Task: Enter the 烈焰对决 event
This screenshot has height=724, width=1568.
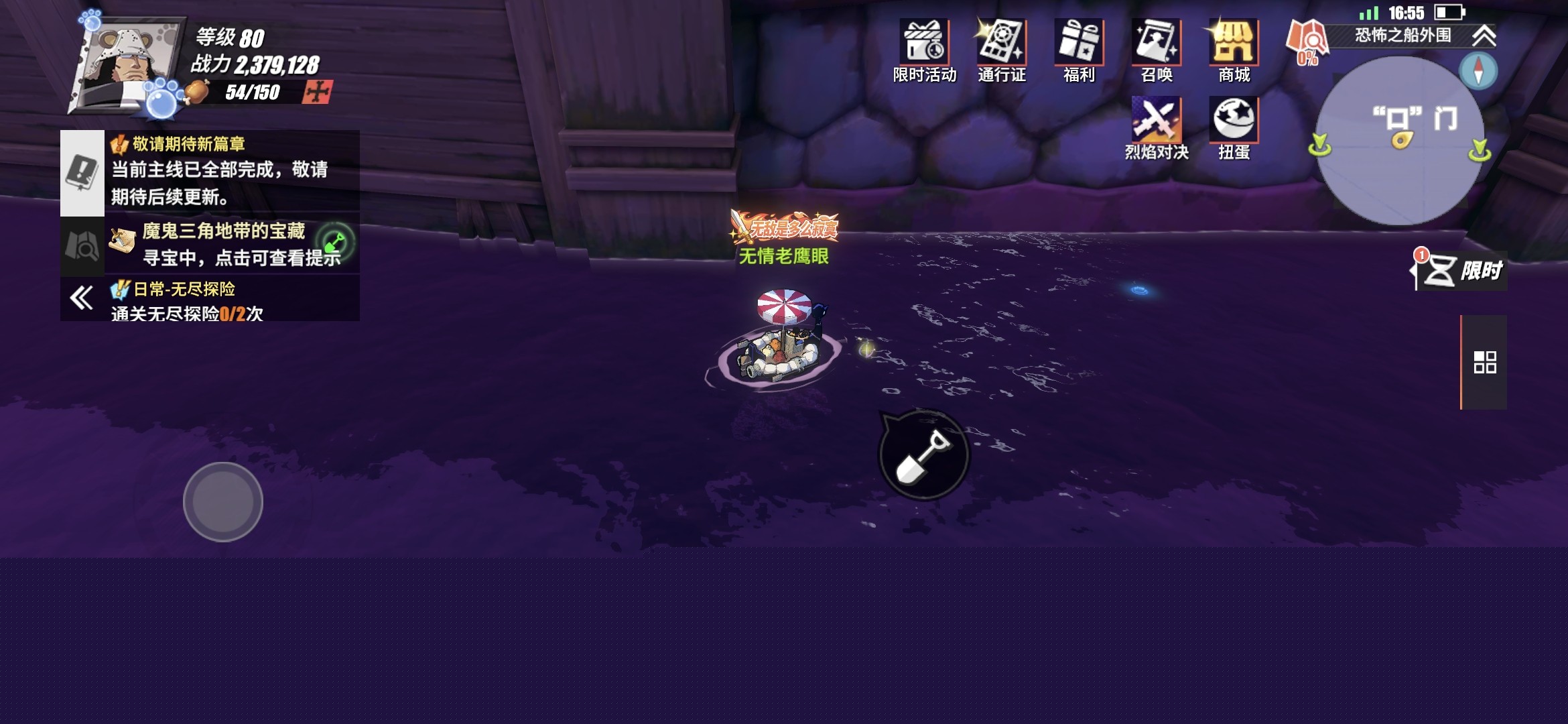Action: click(1157, 128)
